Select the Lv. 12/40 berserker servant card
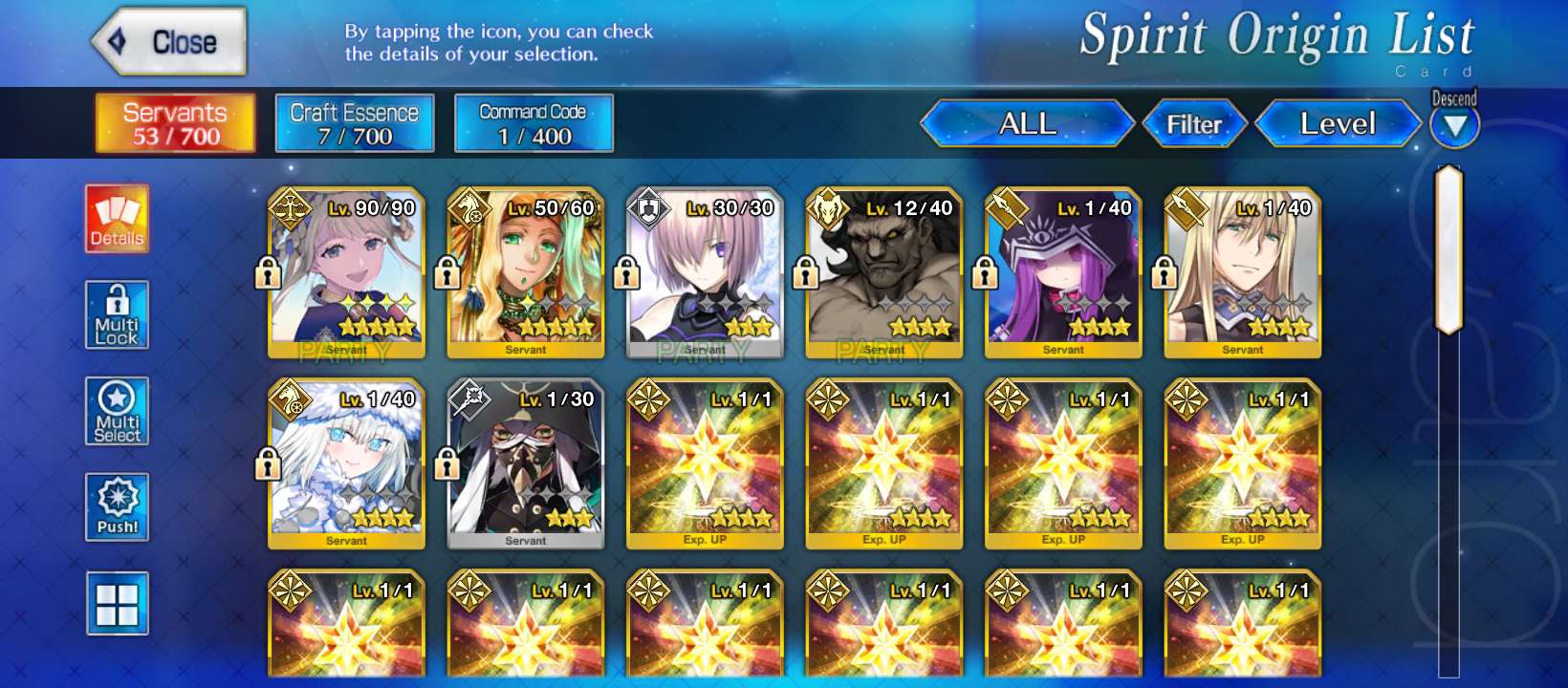This screenshot has height=688, width=1568. pos(884,272)
